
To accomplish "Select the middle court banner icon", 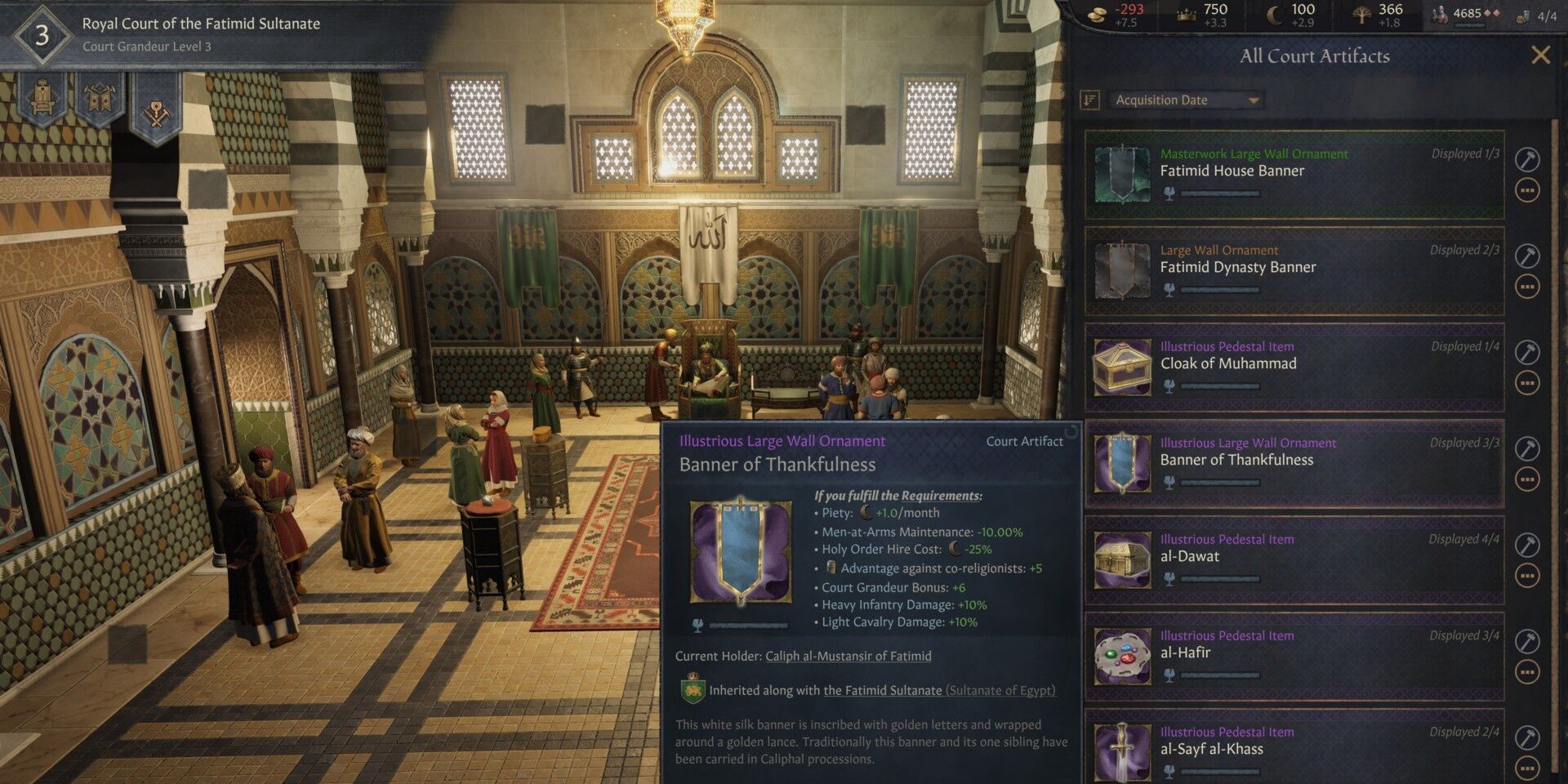I will click(x=100, y=98).
